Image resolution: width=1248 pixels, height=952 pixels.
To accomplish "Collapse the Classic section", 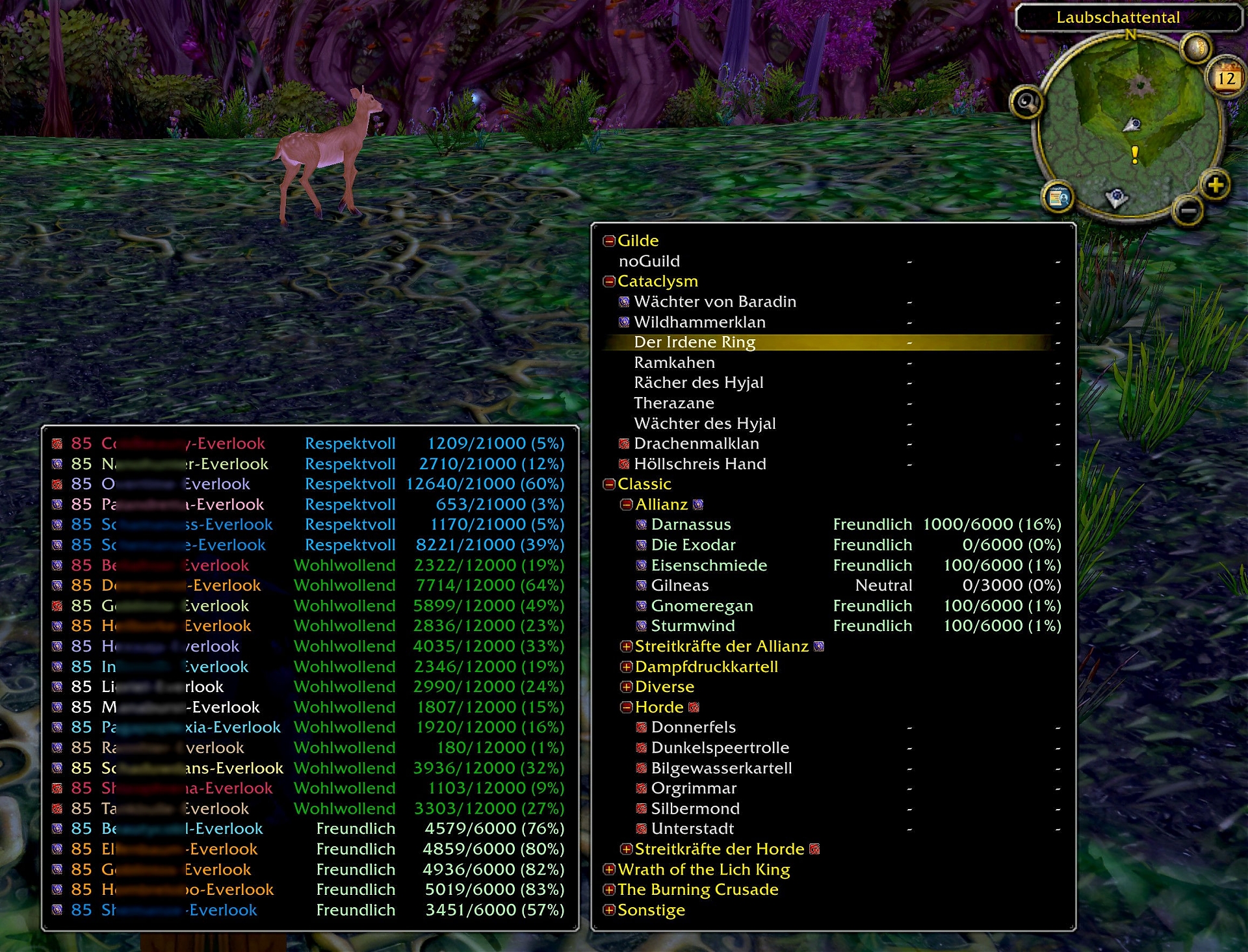I will coord(609,484).
